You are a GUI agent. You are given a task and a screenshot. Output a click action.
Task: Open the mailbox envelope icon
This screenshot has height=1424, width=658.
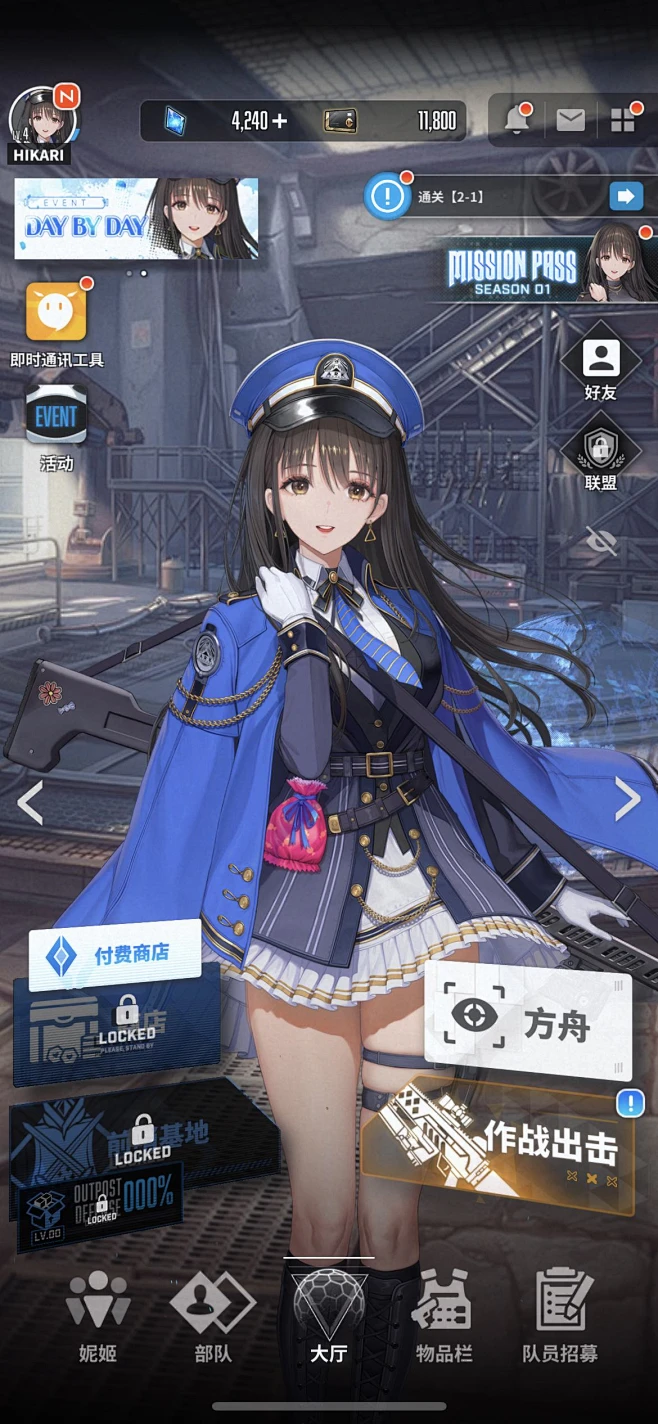[570, 121]
